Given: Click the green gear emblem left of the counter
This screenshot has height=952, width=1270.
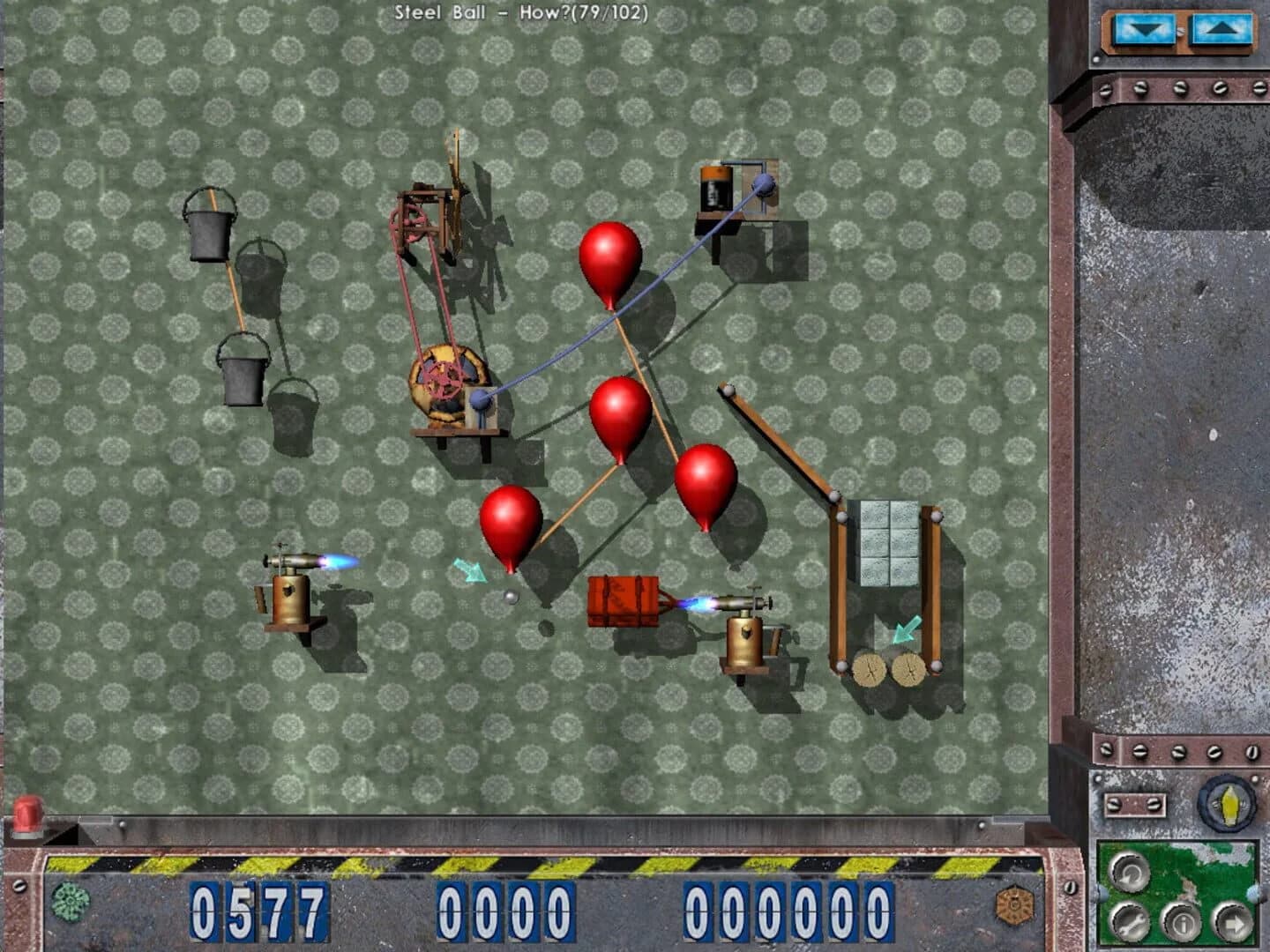Looking at the screenshot, I should (x=71, y=902).
